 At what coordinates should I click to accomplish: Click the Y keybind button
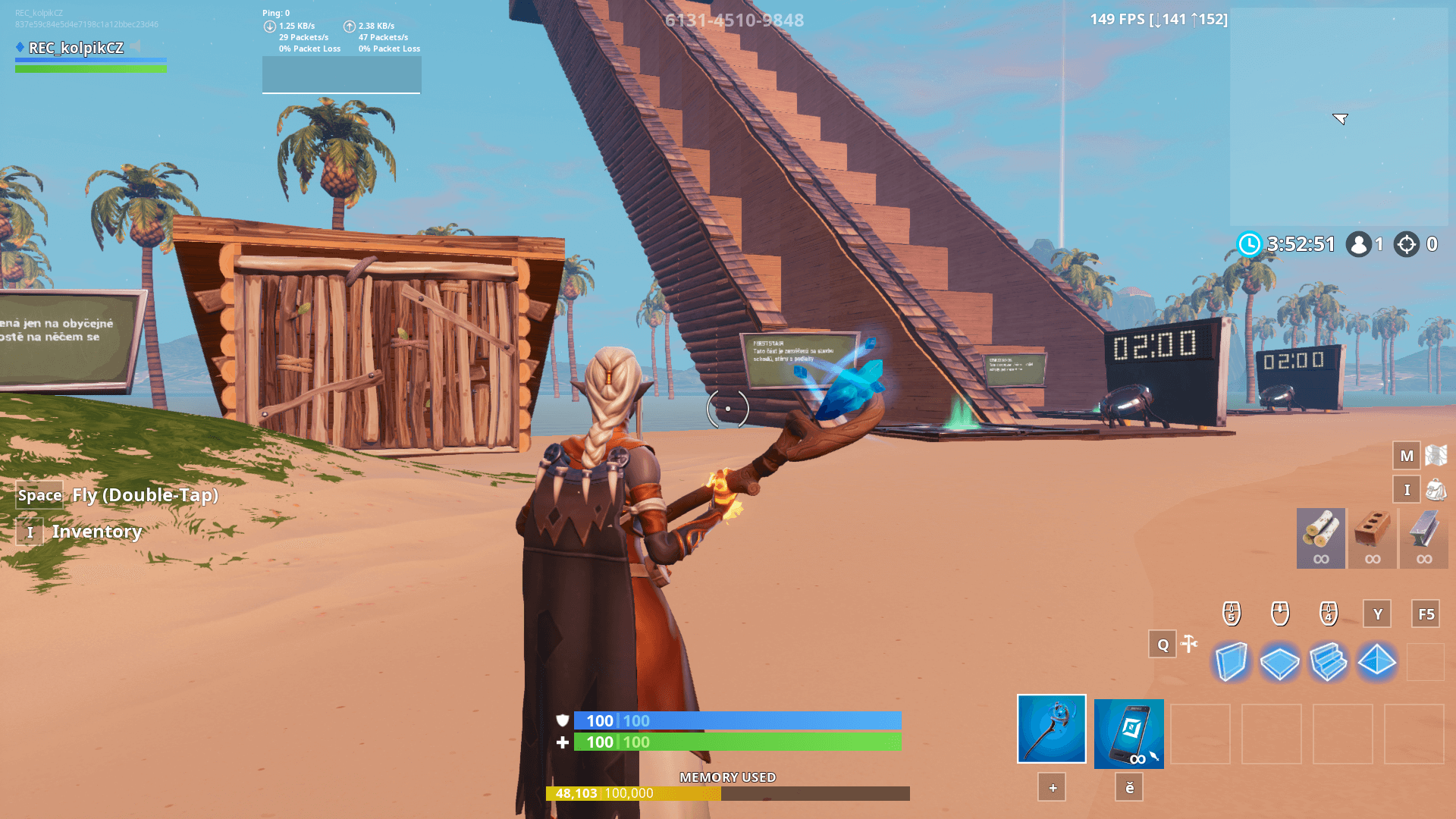(x=1376, y=614)
